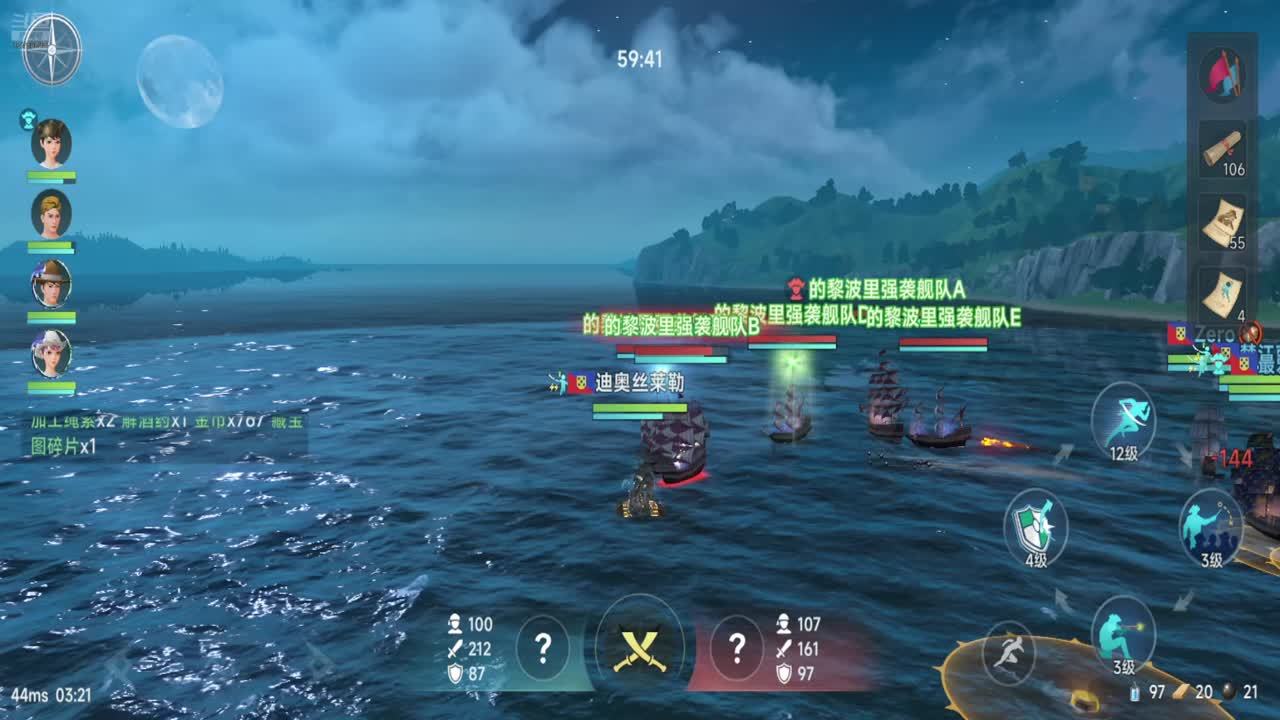
Task: Open the teal-side question mark info
Action: 543,648
